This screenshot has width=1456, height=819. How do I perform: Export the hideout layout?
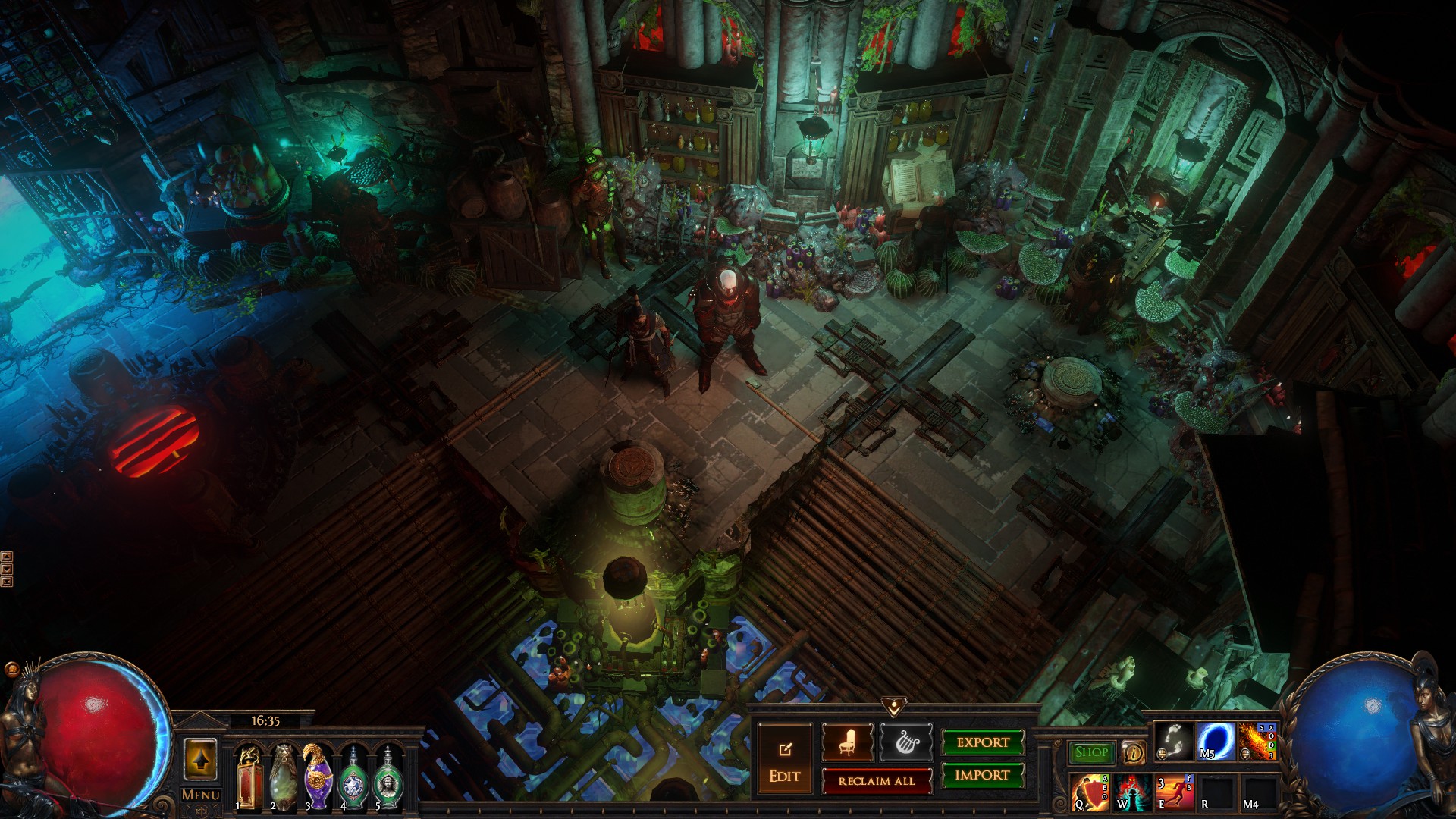[x=983, y=742]
